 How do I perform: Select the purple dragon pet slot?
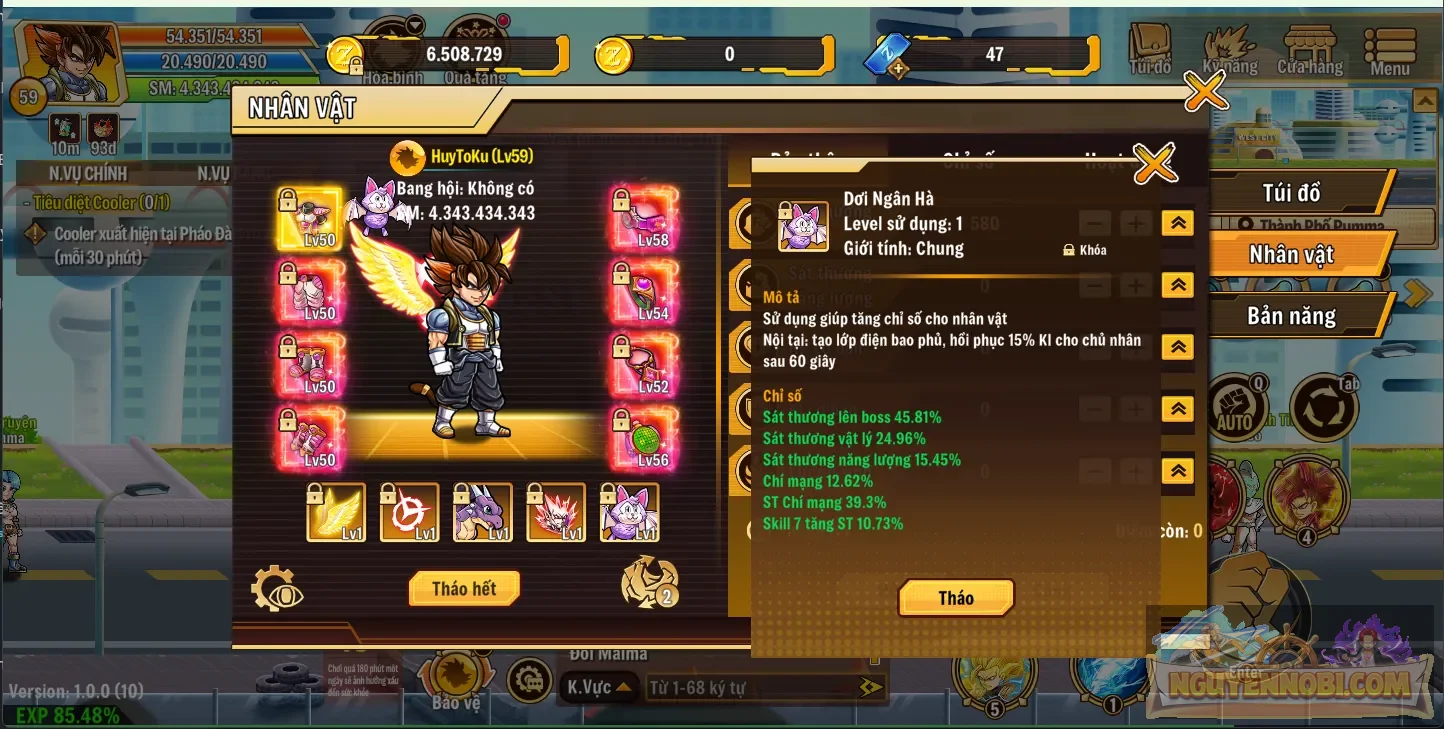483,511
